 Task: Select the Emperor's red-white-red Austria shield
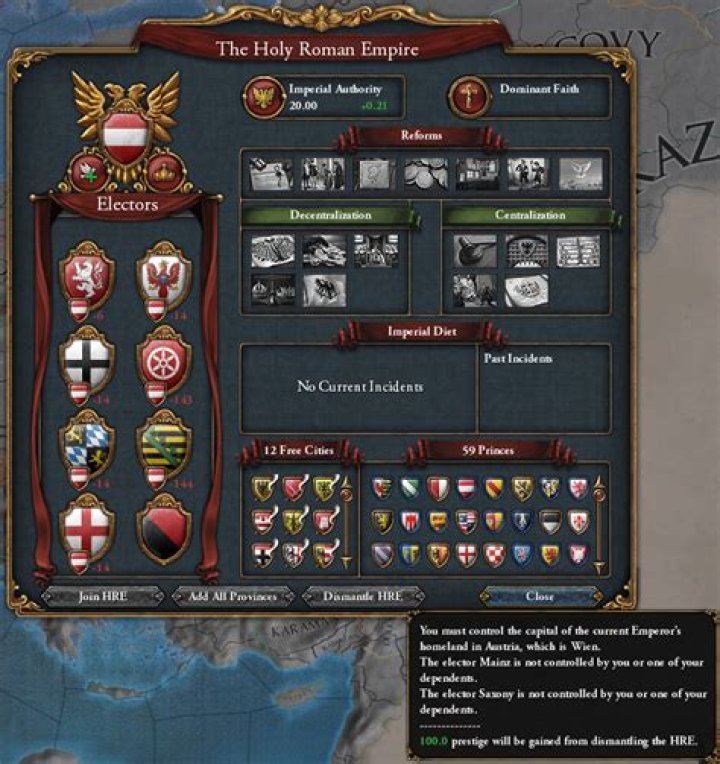click(x=127, y=132)
